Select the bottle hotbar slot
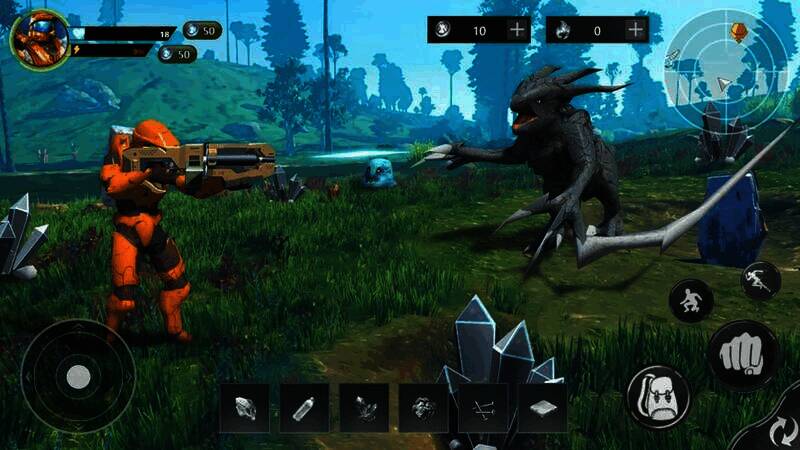 click(304, 408)
